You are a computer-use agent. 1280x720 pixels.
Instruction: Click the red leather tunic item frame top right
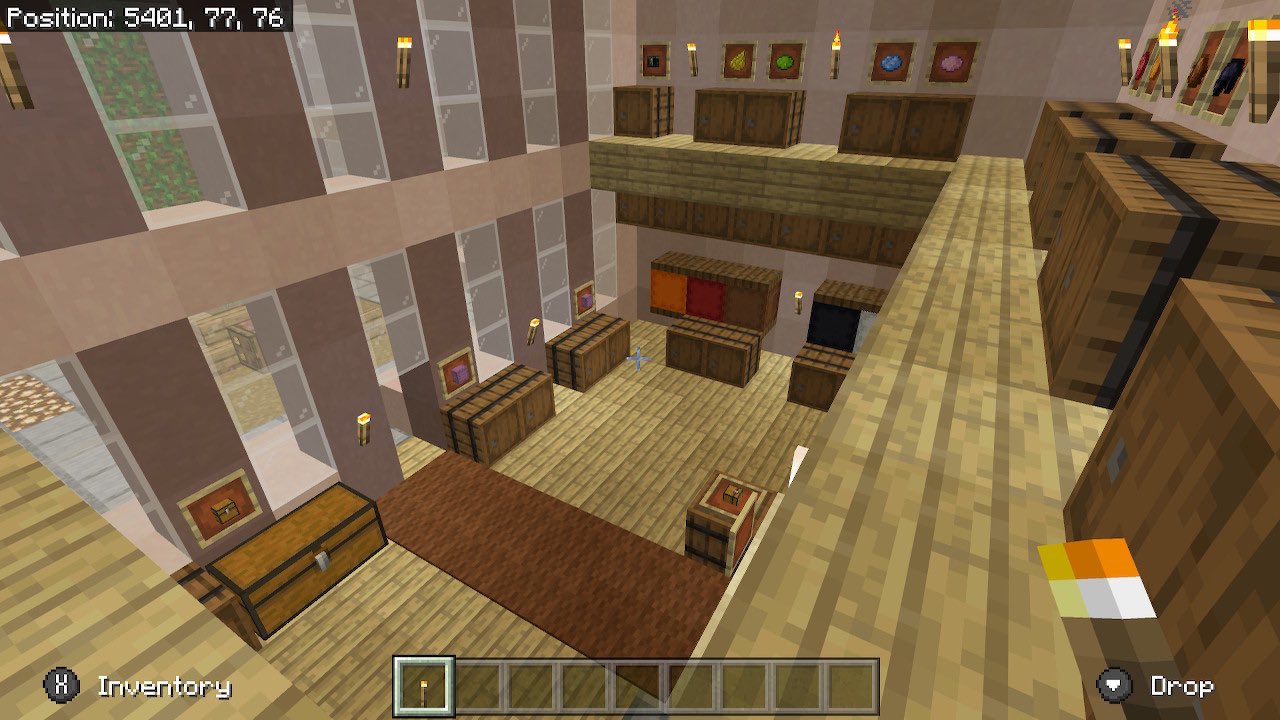coord(1141,66)
